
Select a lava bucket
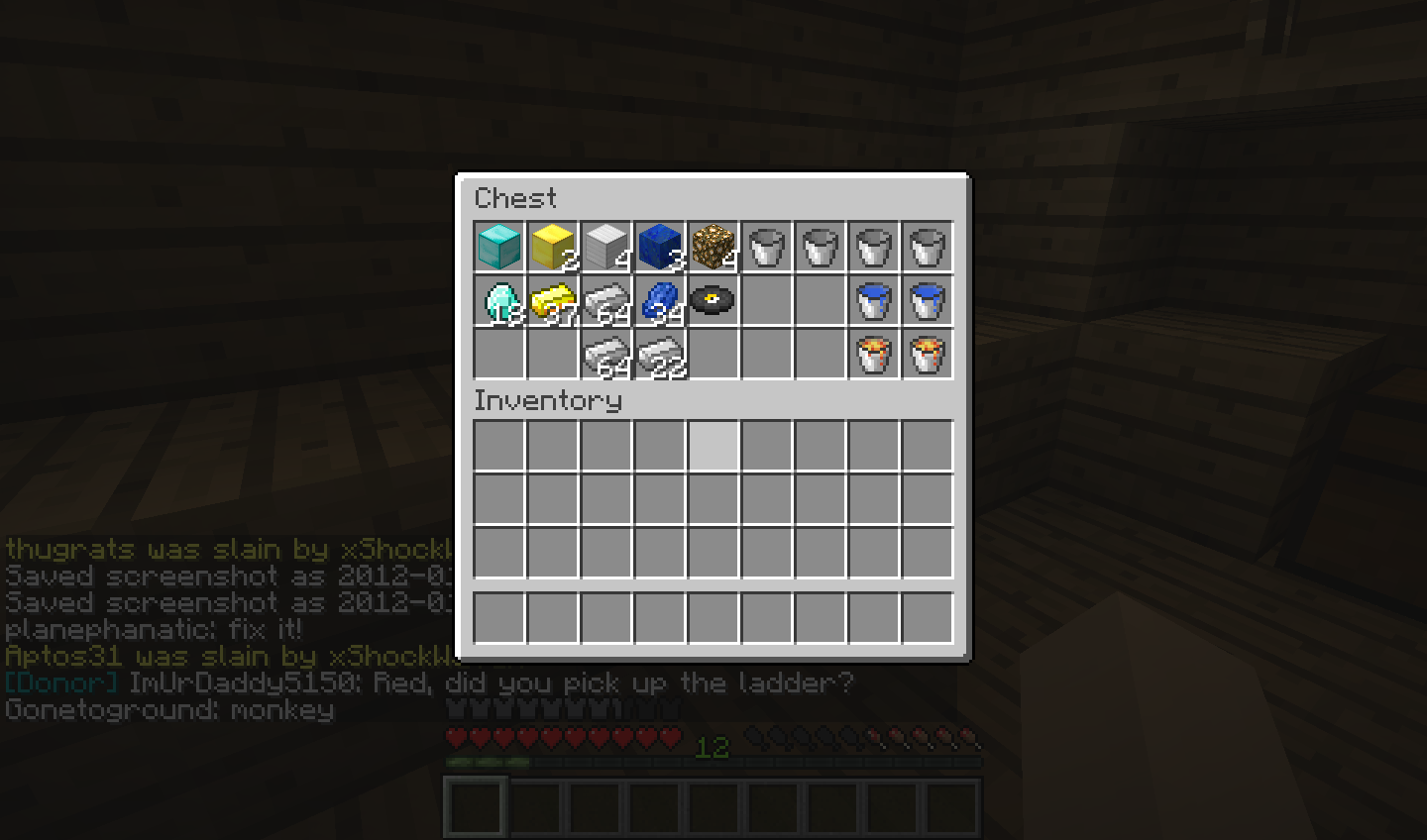(x=872, y=355)
